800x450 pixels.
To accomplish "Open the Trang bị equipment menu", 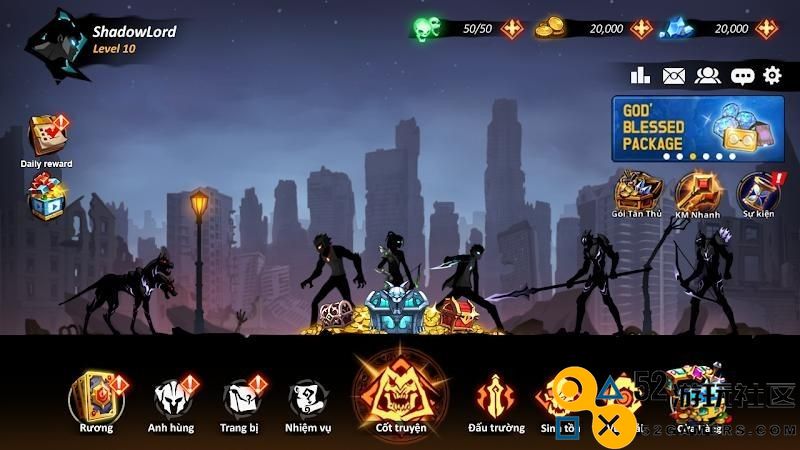I will tap(240, 398).
